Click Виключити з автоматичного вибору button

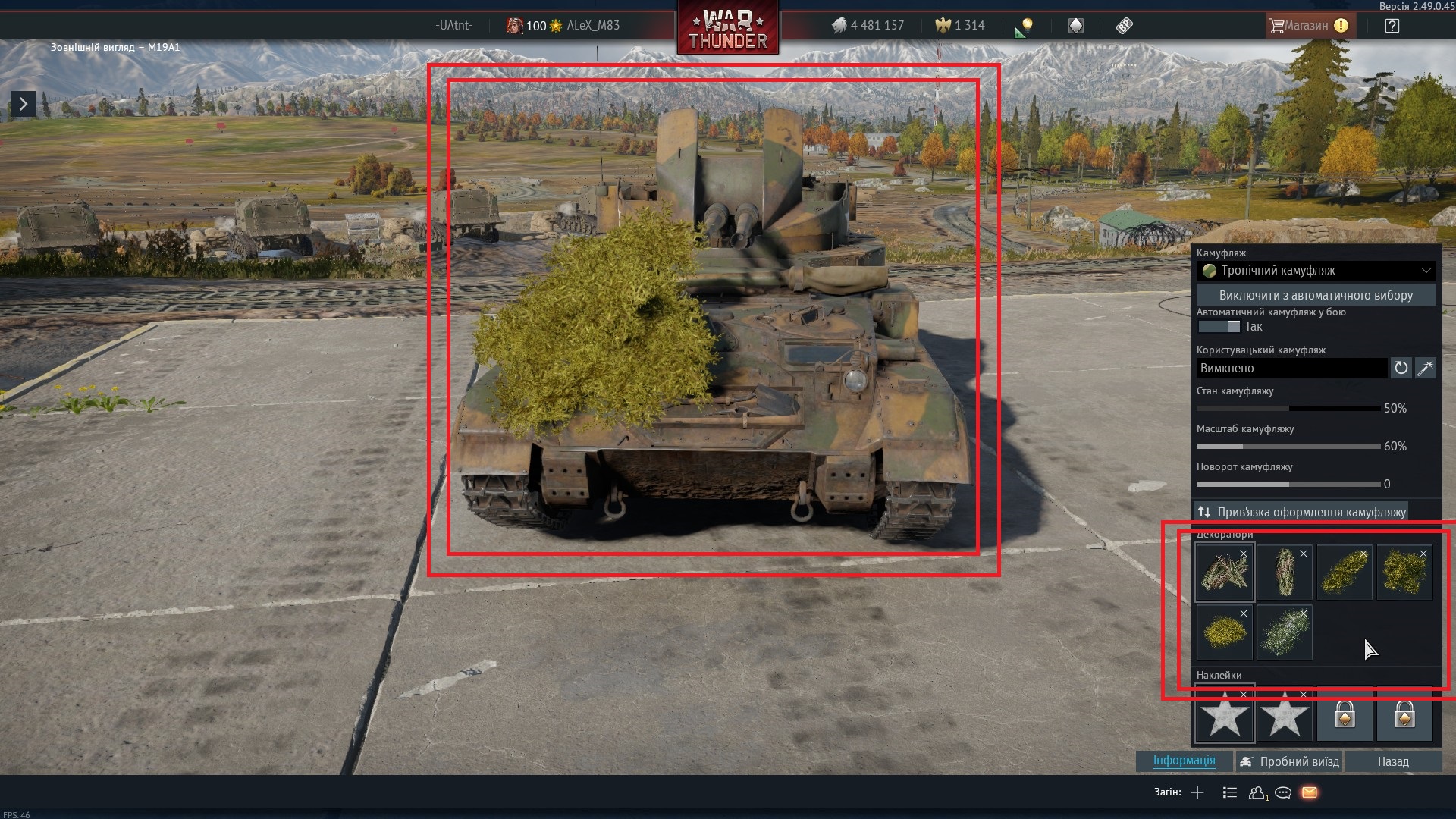[x=1316, y=295]
